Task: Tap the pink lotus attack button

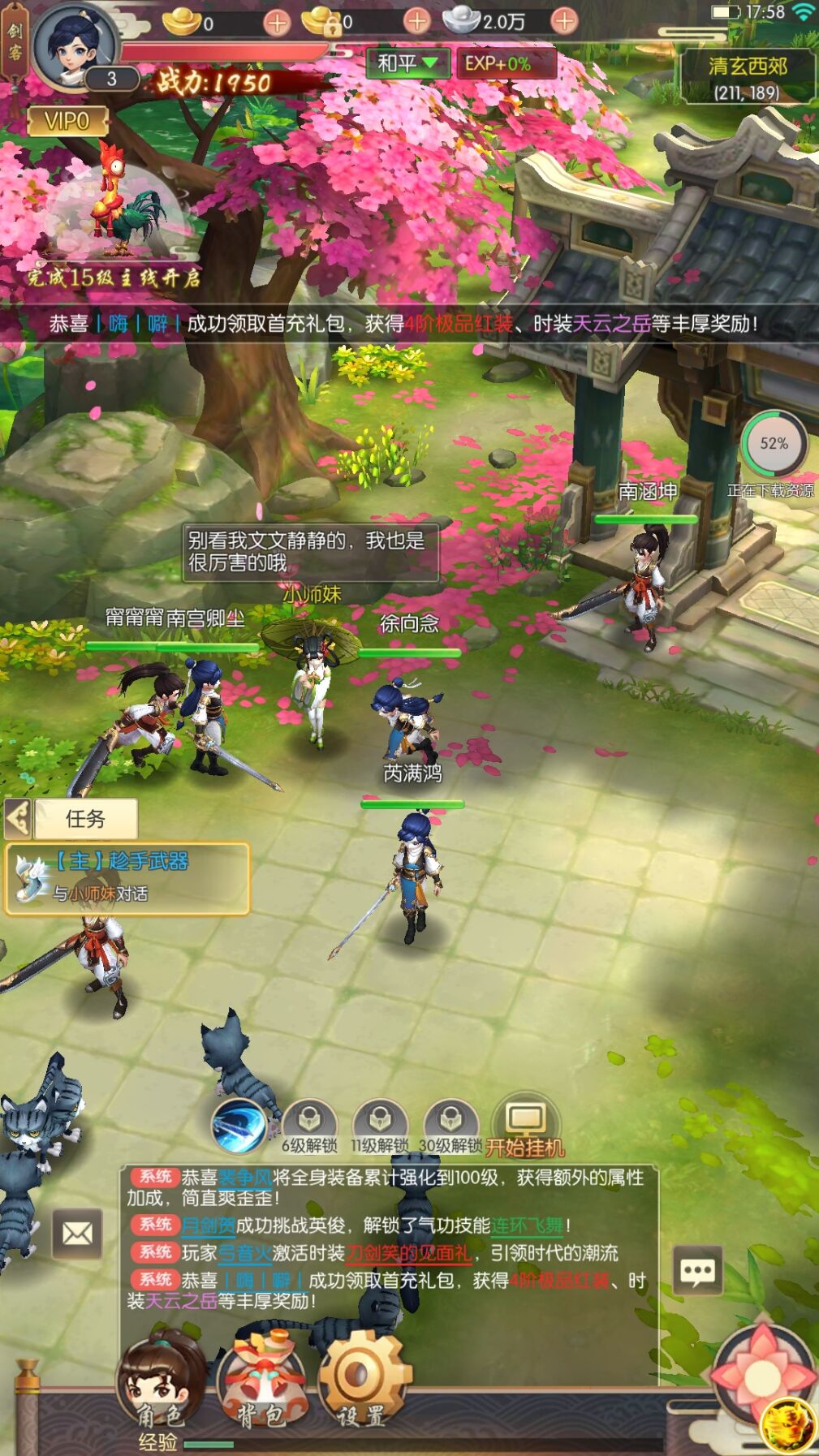Action: (762, 1374)
